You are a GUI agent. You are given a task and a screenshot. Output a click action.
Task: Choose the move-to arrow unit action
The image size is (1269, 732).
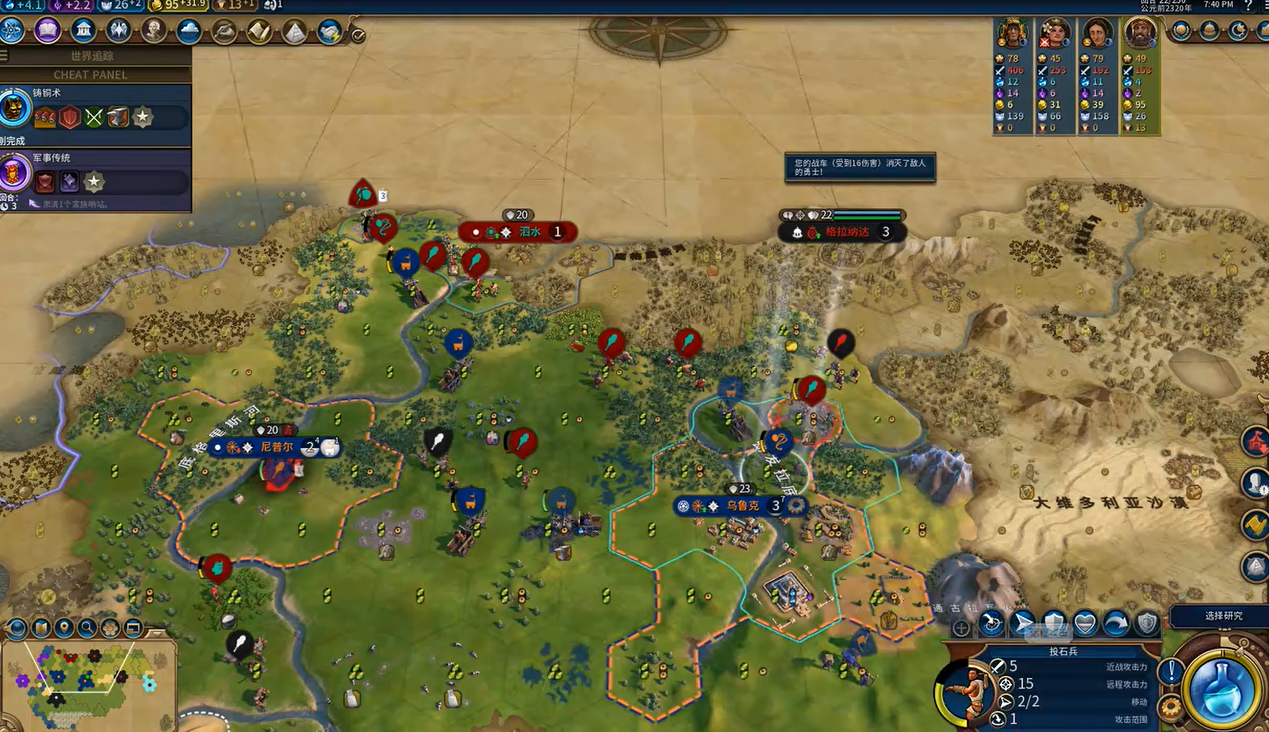pyautogui.click(x=1022, y=624)
